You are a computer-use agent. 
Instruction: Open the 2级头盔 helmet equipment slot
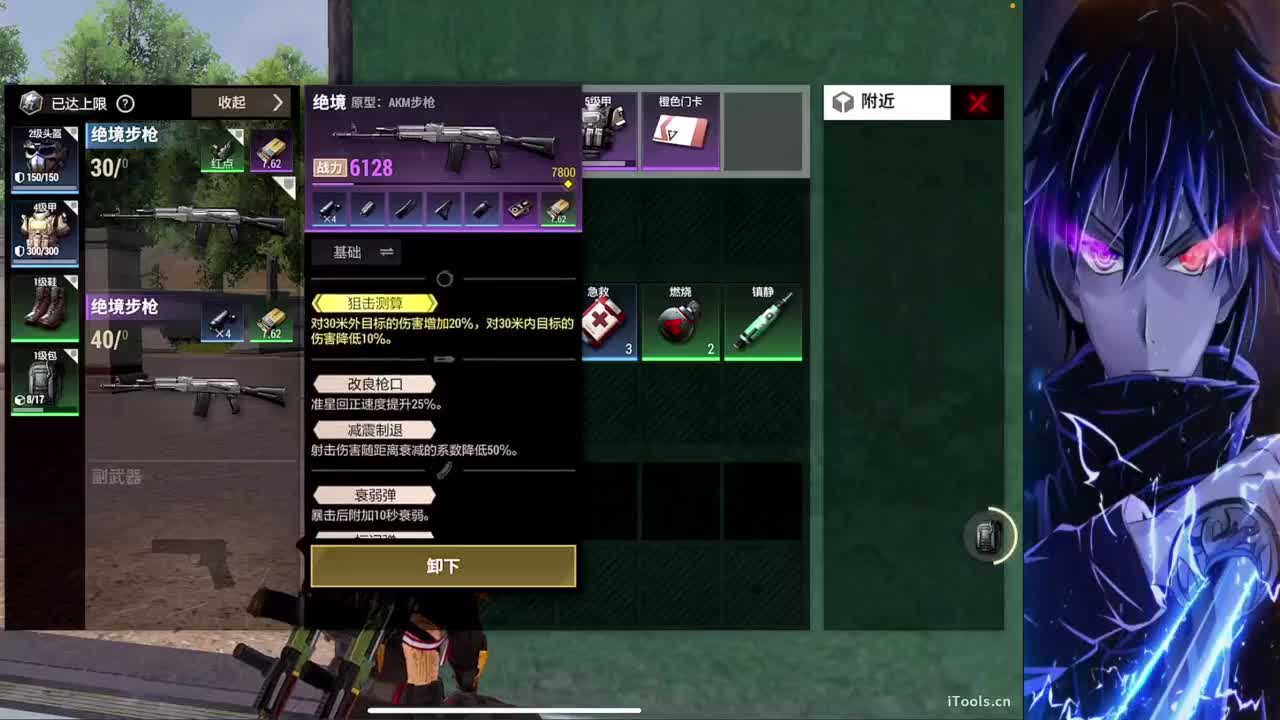tap(45, 160)
